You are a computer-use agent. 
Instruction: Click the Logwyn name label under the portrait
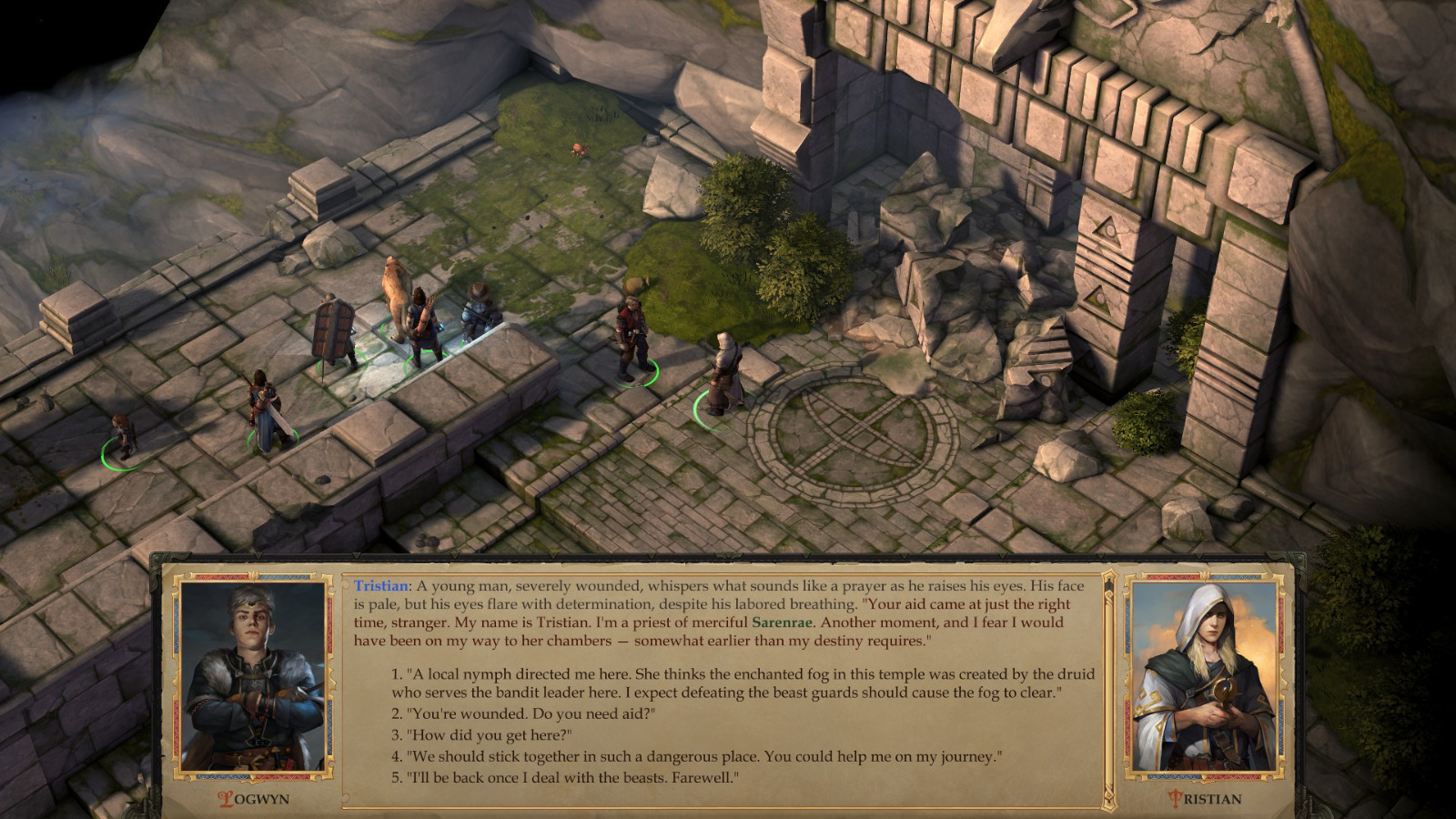click(x=252, y=798)
